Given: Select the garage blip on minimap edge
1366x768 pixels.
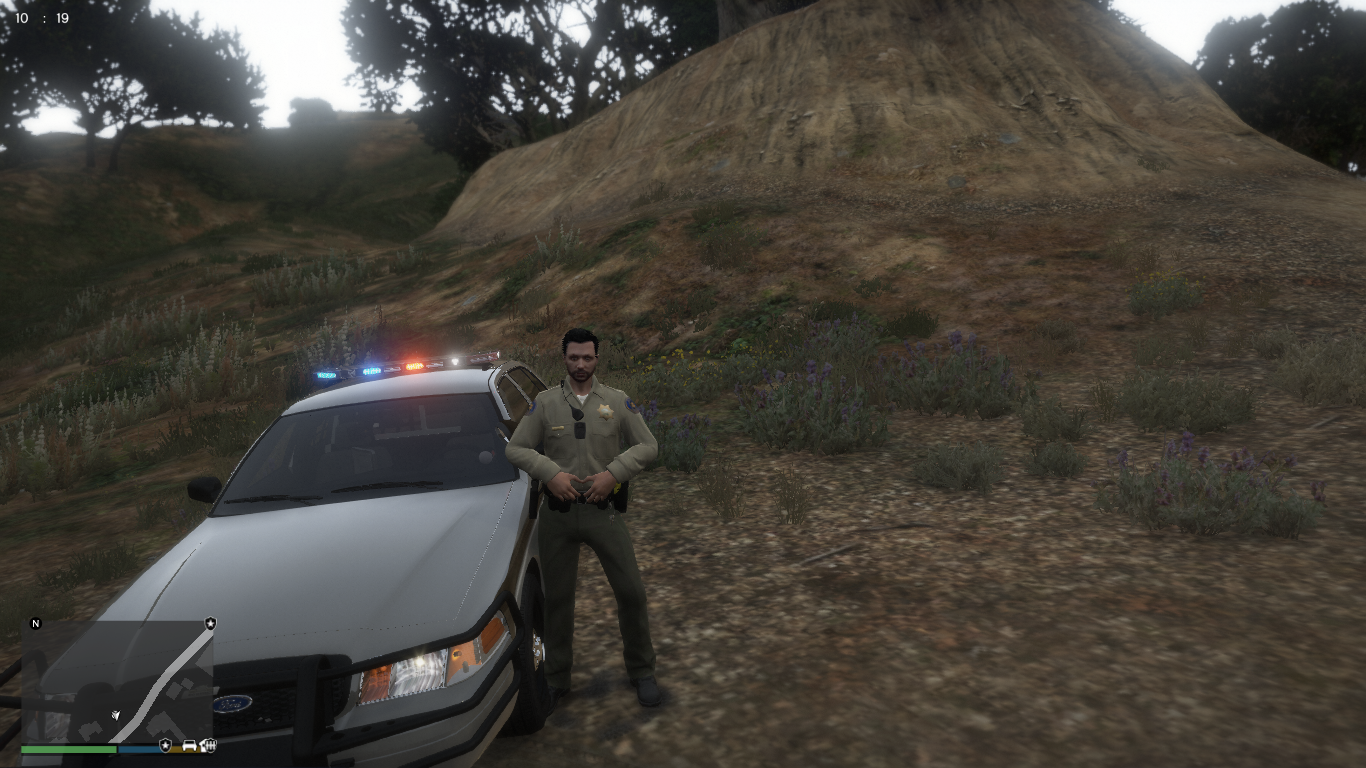Looking at the screenshot, I should click(209, 745).
